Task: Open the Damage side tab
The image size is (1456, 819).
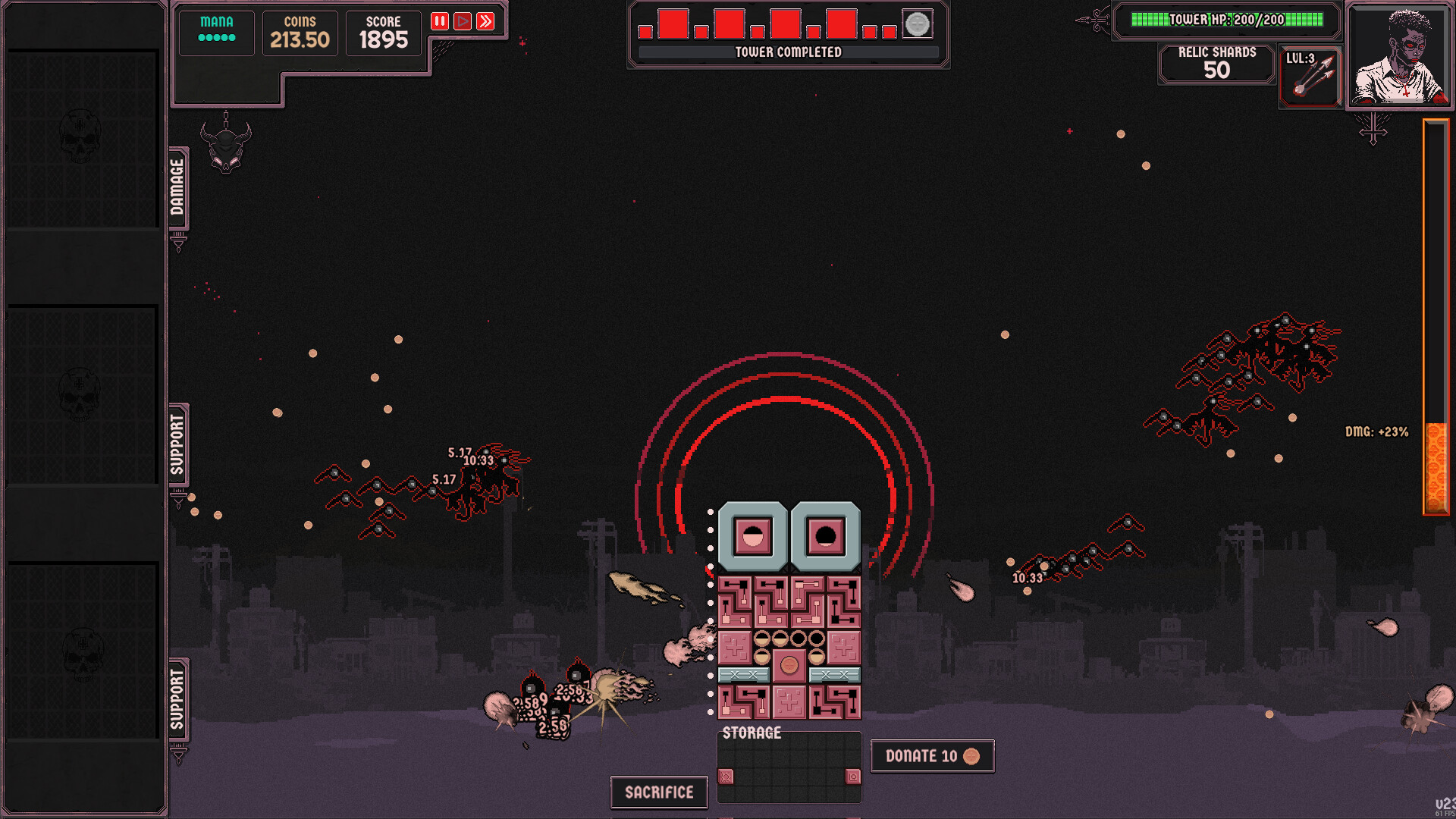Action: click(x=177, y=187)
